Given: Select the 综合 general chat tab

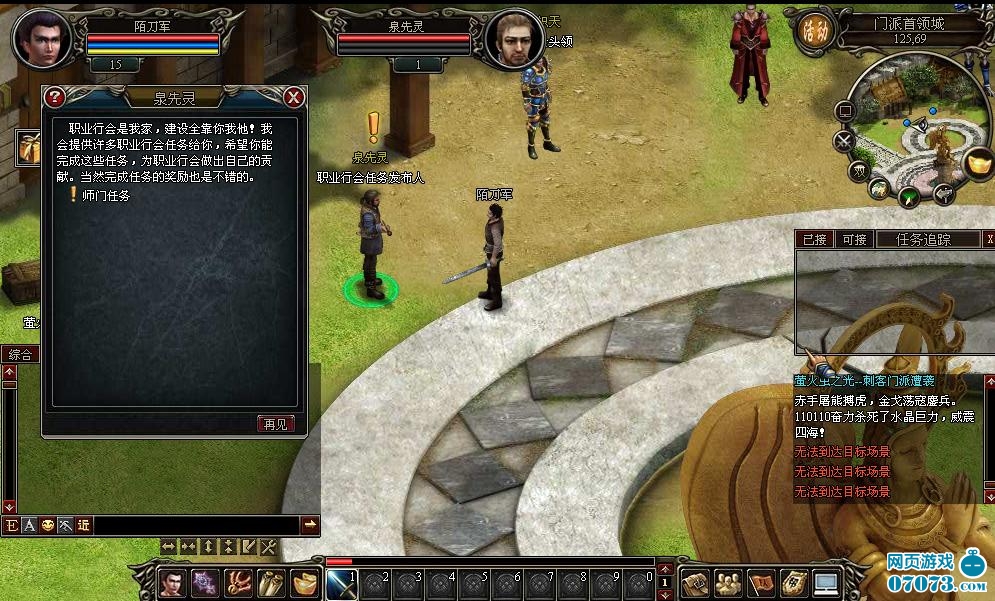Looking at the screenshot, I should coord(20,354).
